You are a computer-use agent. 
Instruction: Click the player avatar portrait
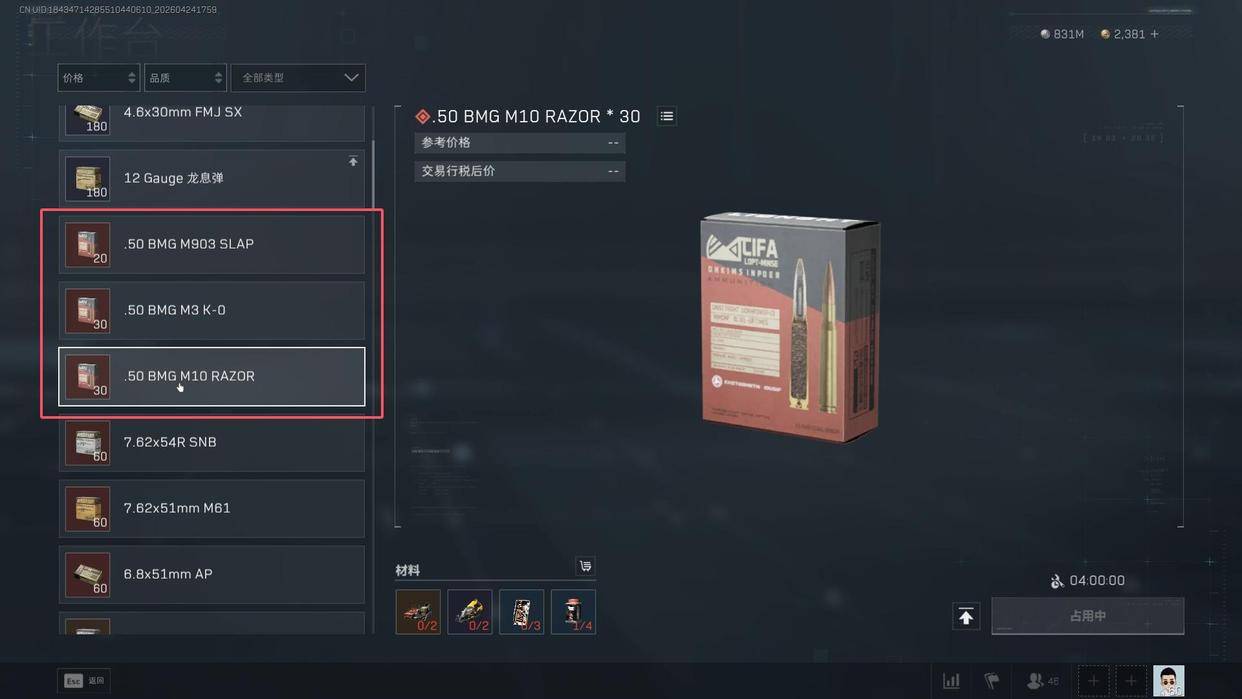pos(1168,681)
